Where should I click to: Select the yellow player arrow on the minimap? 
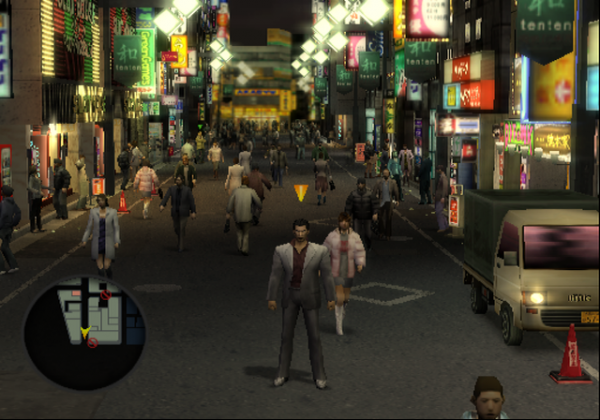pyautogui.click(x=85, y=330)
